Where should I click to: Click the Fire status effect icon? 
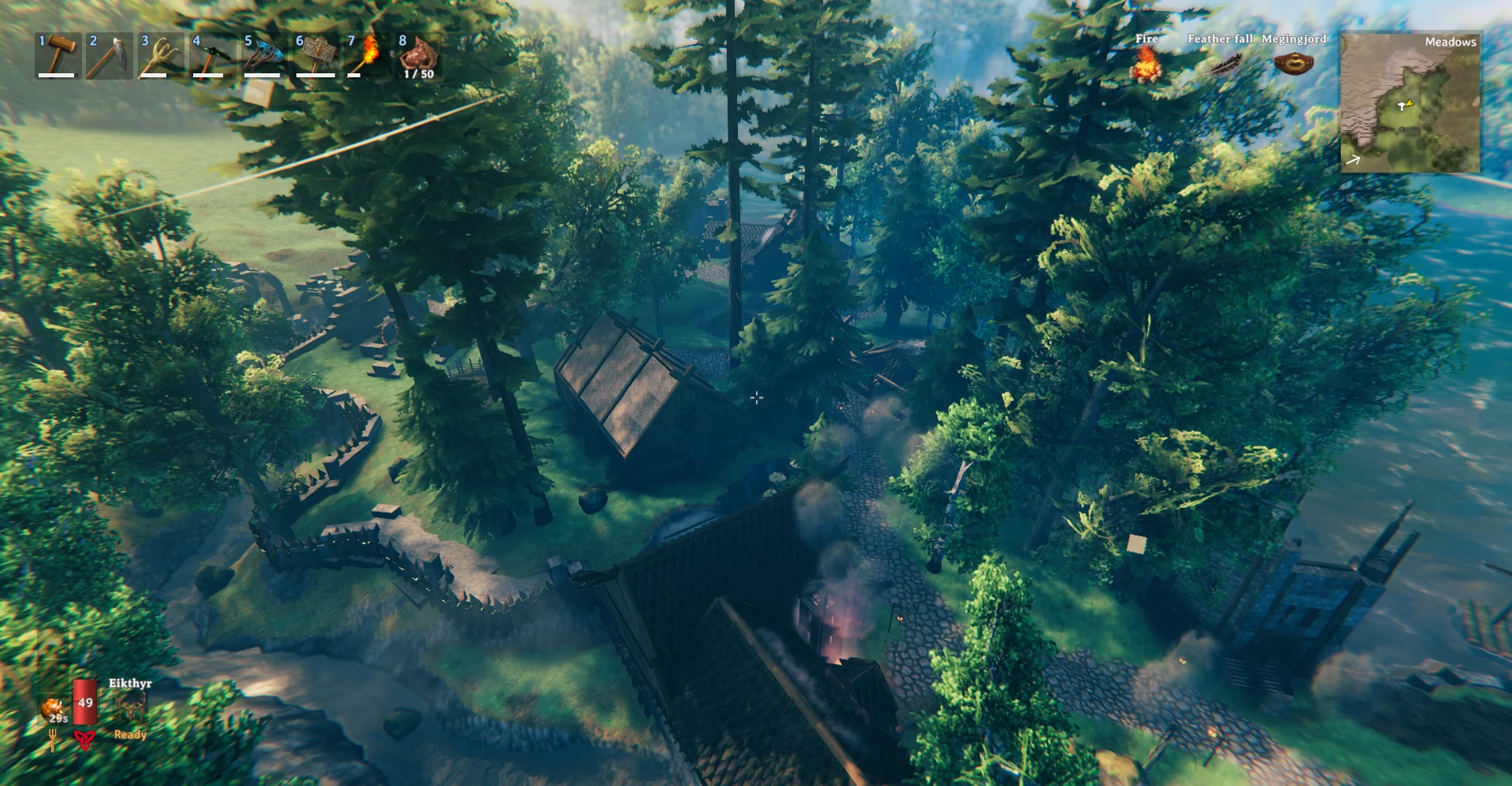pos(1147,65)
